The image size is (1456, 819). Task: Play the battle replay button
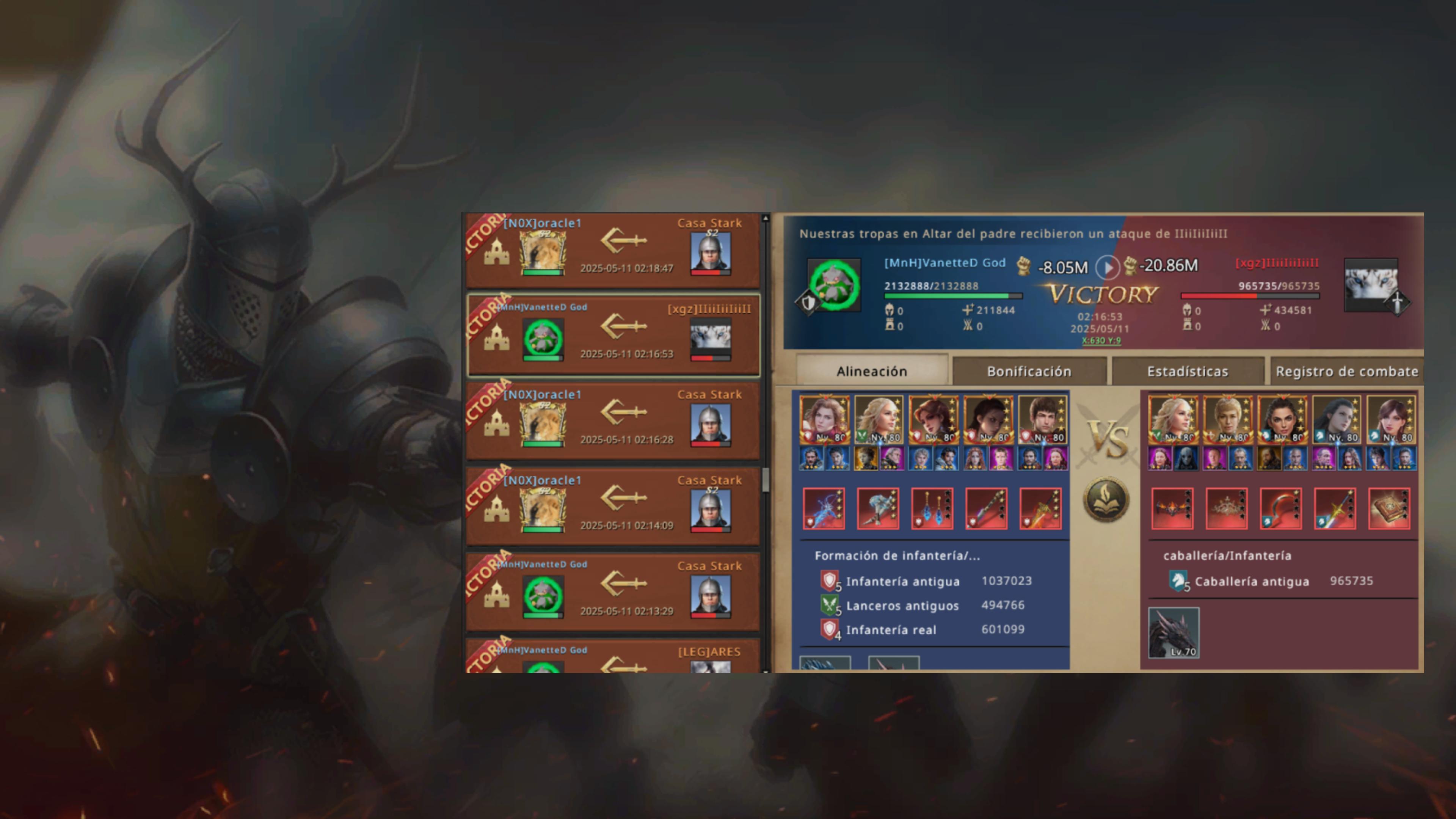click(1107, 267)
